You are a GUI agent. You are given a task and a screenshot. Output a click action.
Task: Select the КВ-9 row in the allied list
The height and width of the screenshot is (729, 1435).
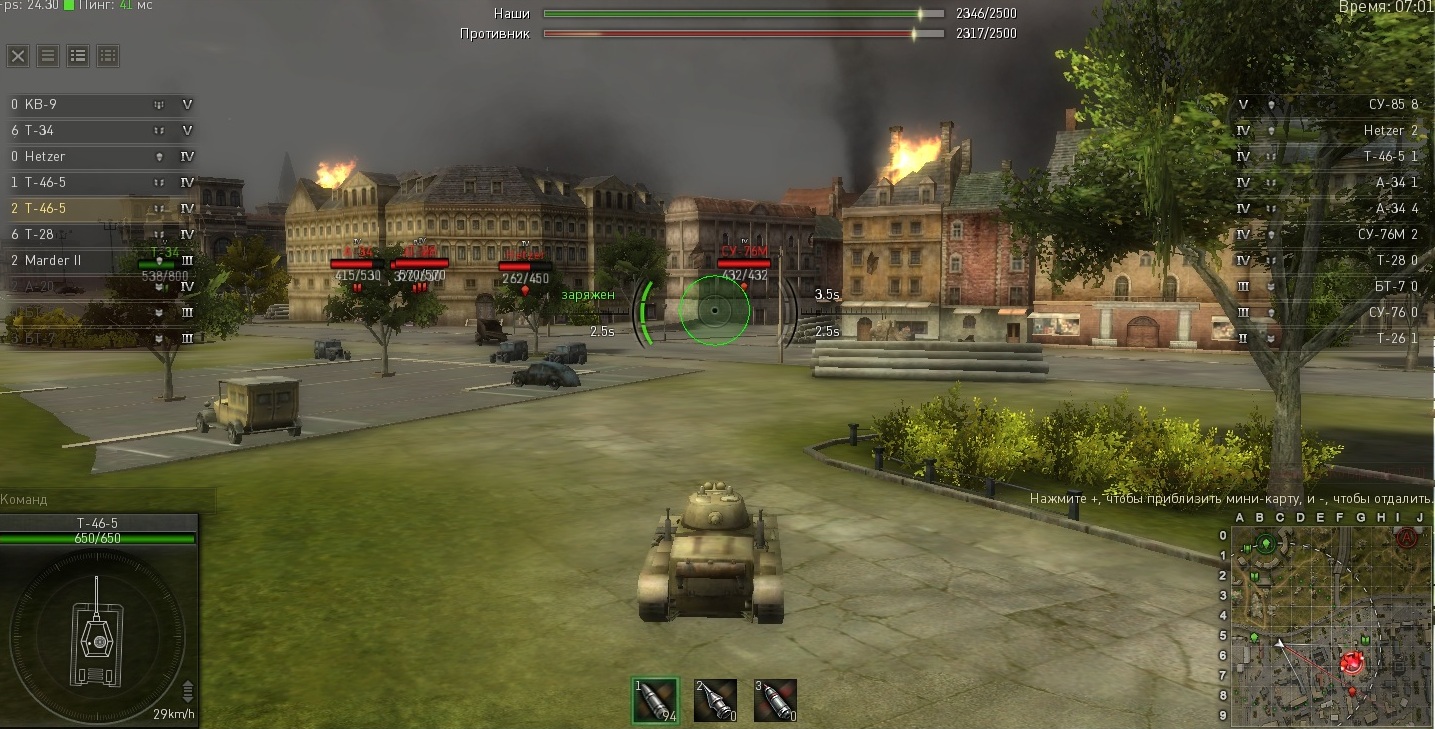[x=100, y=105]
